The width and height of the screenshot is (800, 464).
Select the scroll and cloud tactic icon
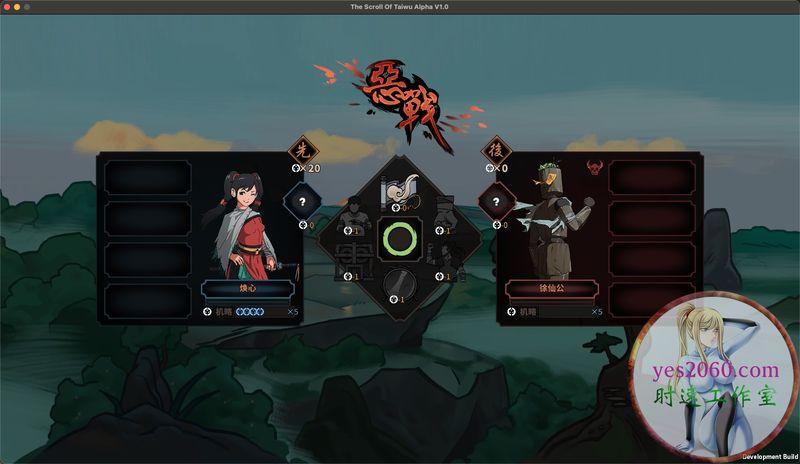point(400,191)
